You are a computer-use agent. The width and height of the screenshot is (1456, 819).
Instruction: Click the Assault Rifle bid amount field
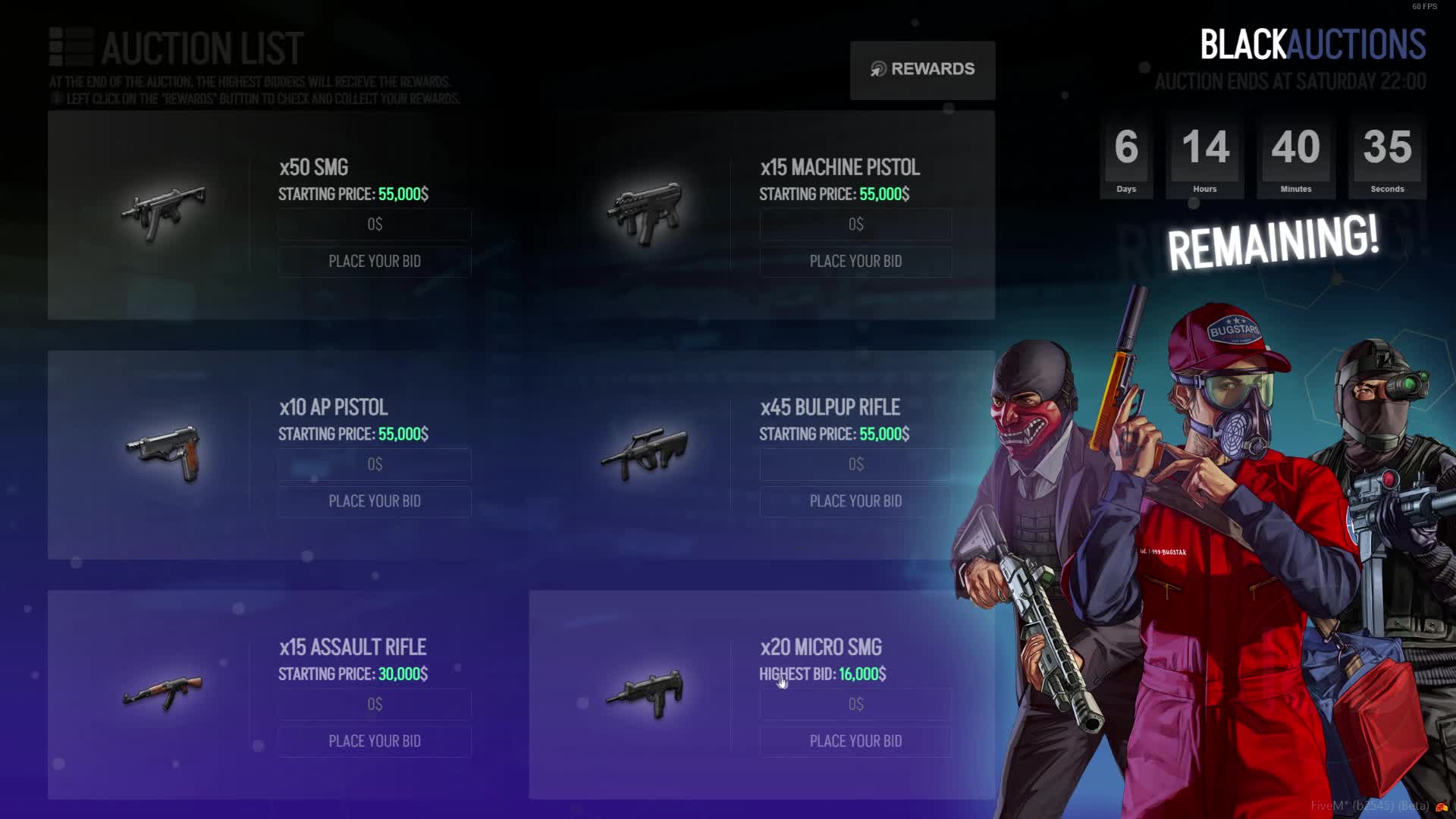(x=375, y=704)
